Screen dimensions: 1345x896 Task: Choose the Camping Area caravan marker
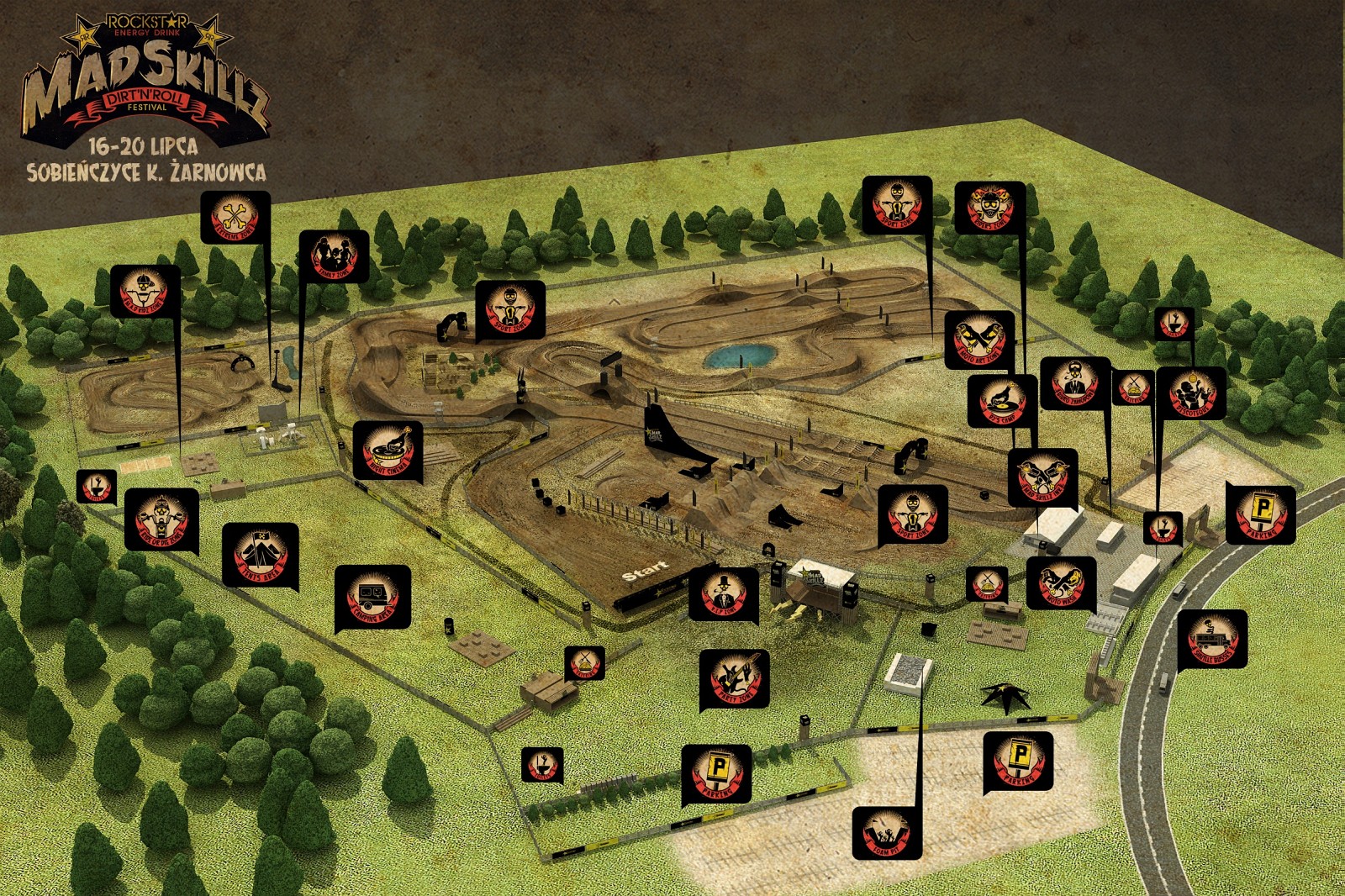click(372, 598)
